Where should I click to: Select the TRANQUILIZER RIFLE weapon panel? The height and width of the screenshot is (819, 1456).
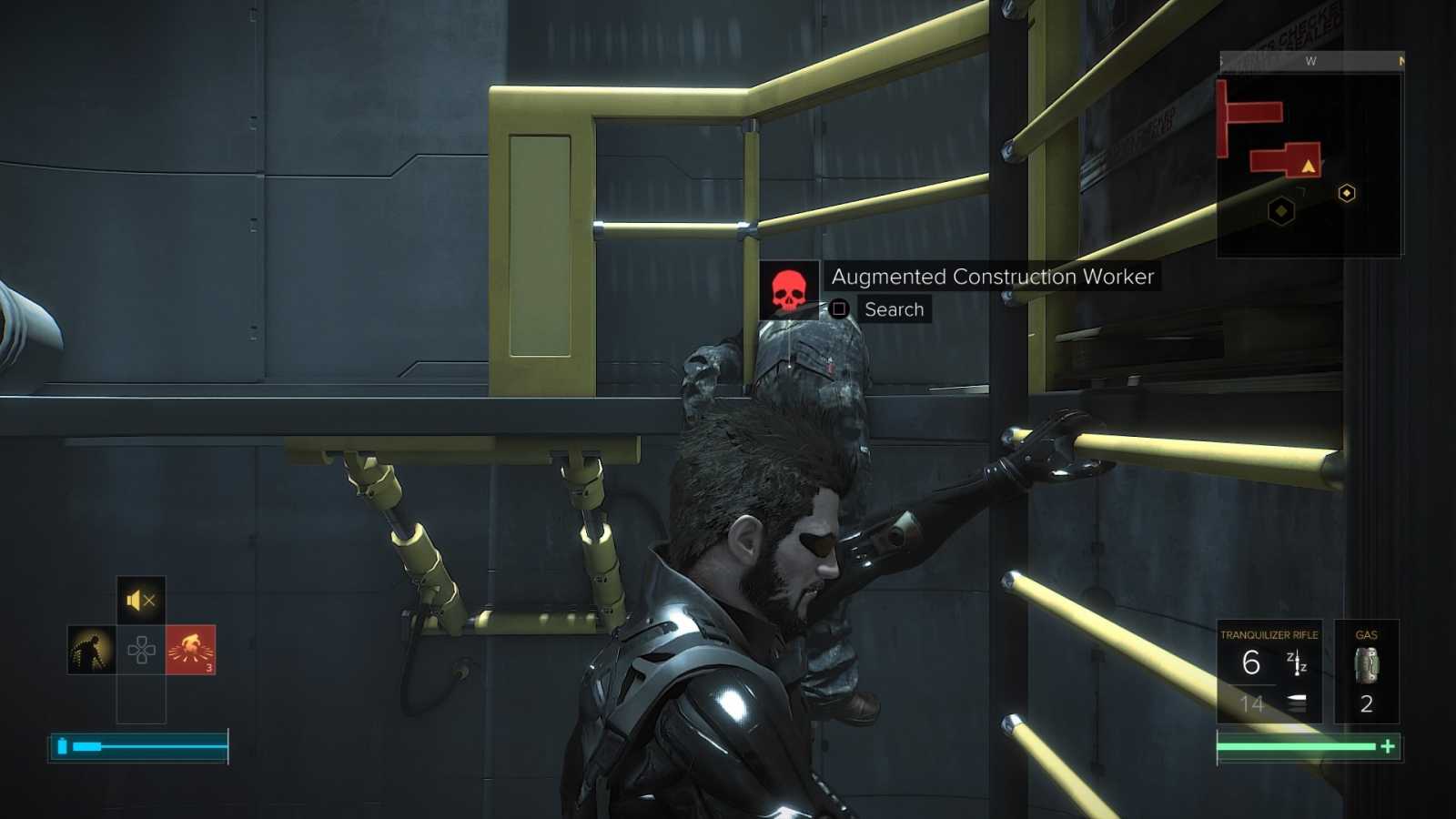pyautogui.click(x=1269, y=669)
